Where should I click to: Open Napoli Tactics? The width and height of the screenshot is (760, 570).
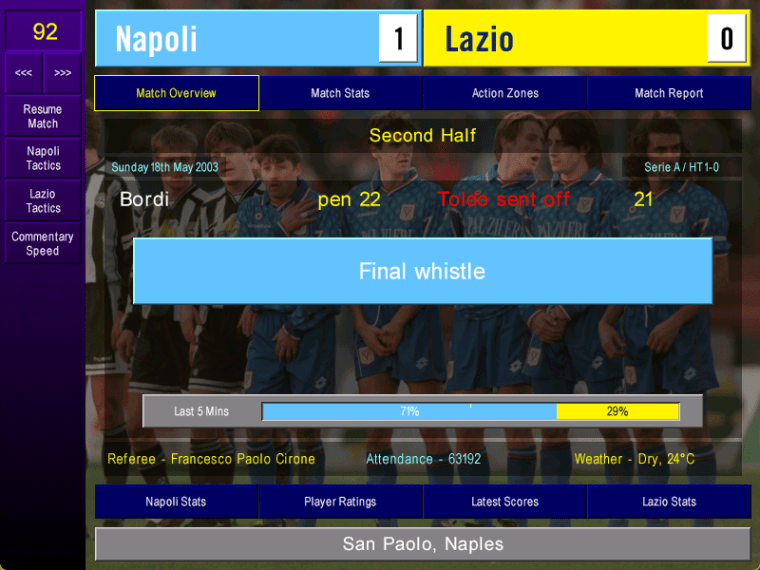pos(43,158)
